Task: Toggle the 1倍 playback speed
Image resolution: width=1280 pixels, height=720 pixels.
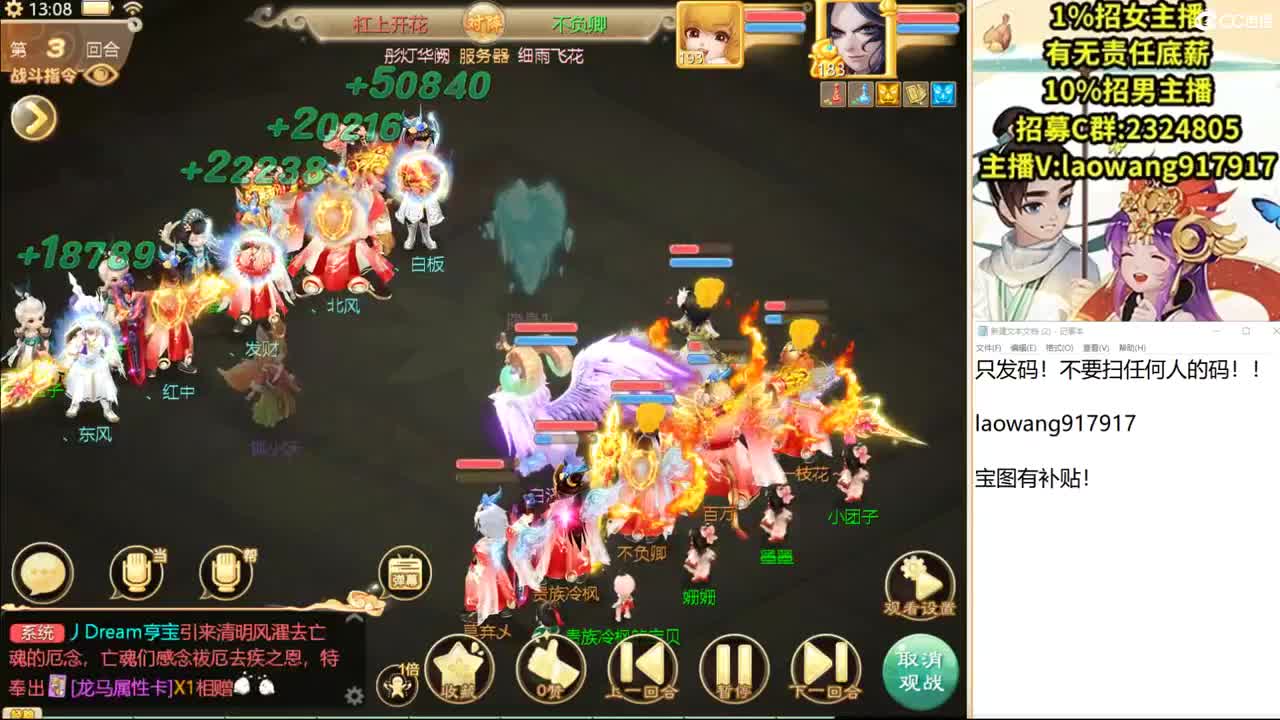Action: tap(396, 673)
